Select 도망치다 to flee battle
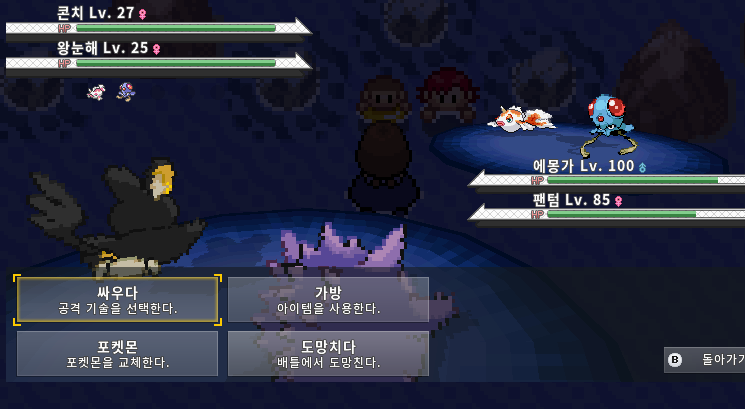Image resolution: width=745 pixels, height=409 pixels. click(x=328, y=353)
